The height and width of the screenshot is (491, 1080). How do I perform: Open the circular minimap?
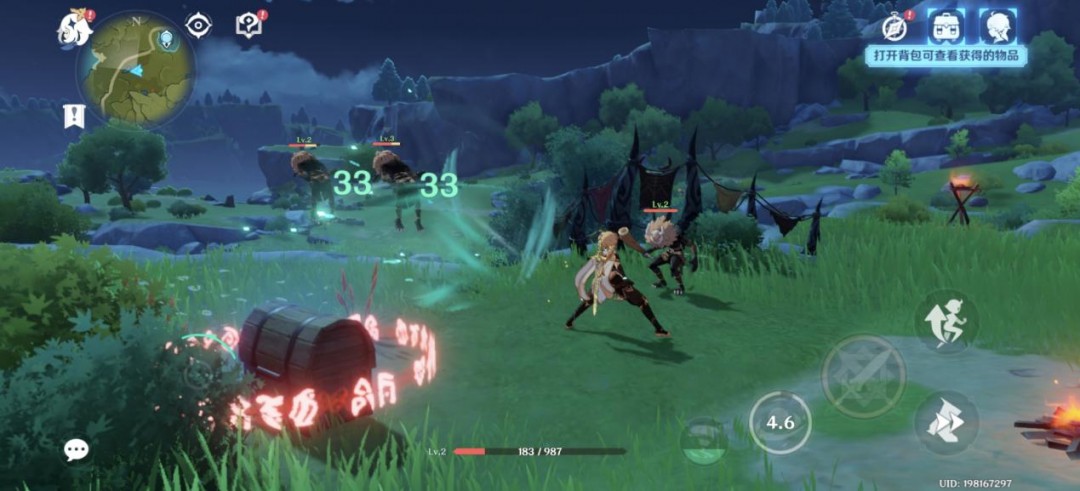click(136, 68)
